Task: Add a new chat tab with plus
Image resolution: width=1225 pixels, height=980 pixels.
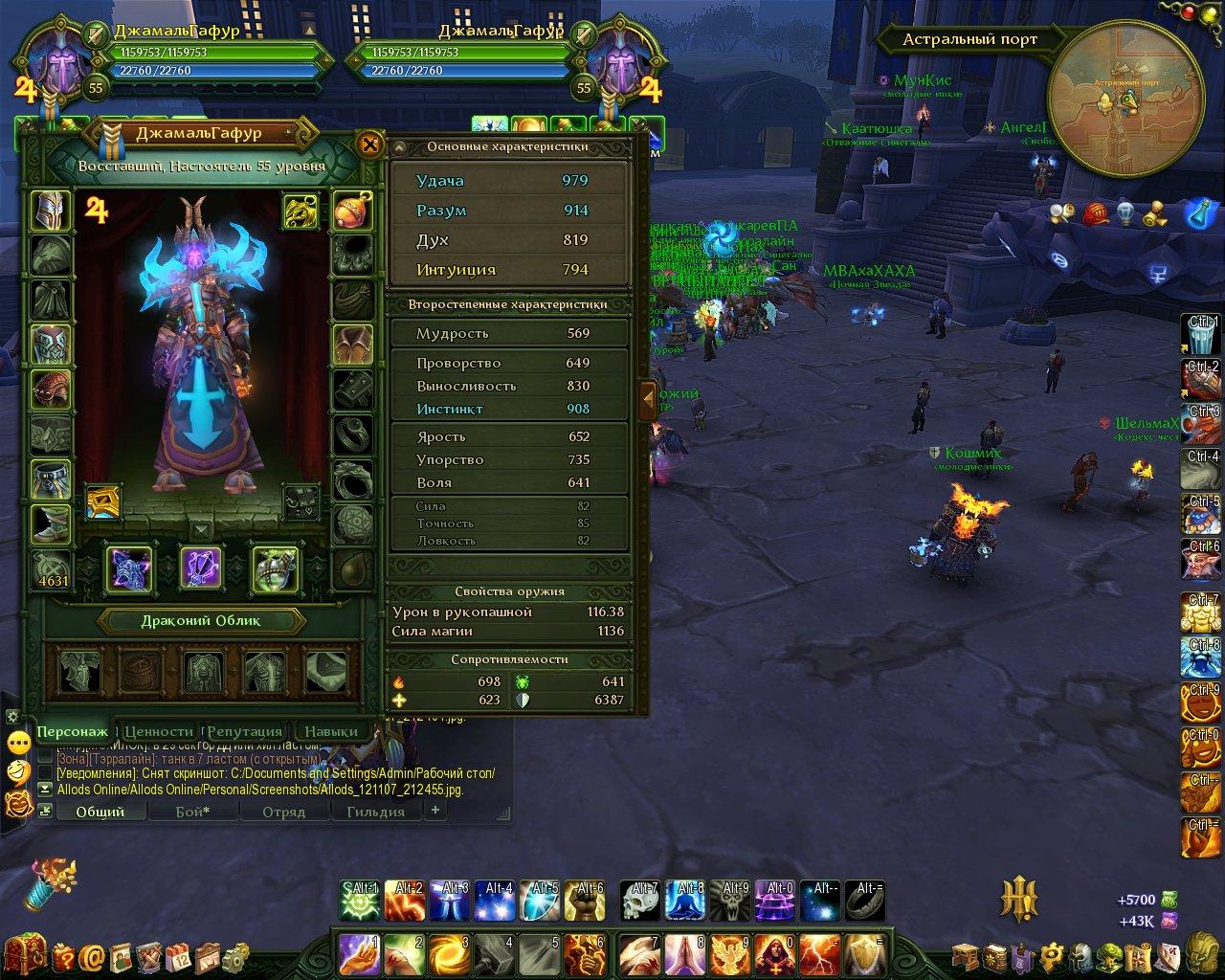Action: 435,810
